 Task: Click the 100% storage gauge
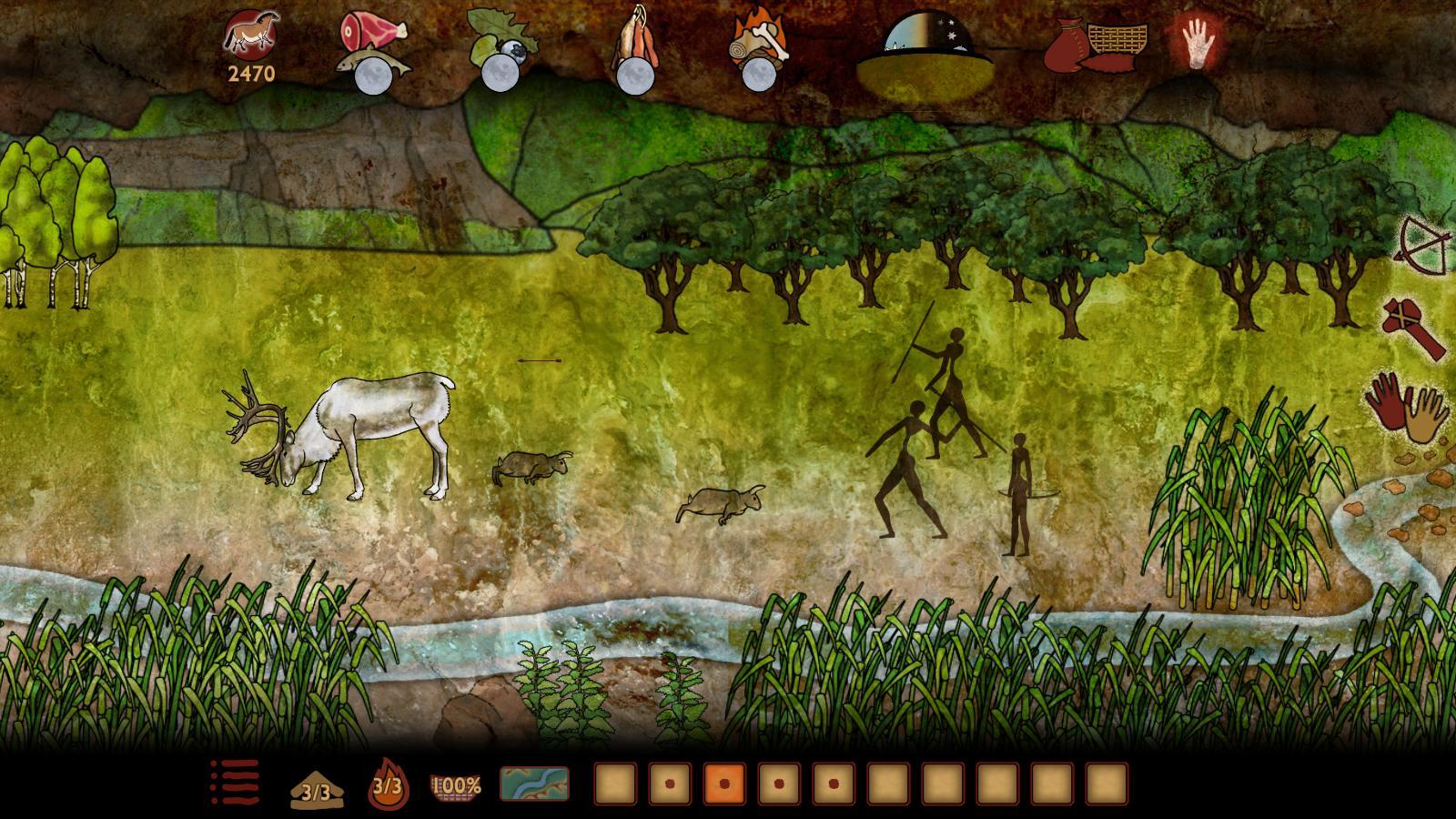coord(455,784)
